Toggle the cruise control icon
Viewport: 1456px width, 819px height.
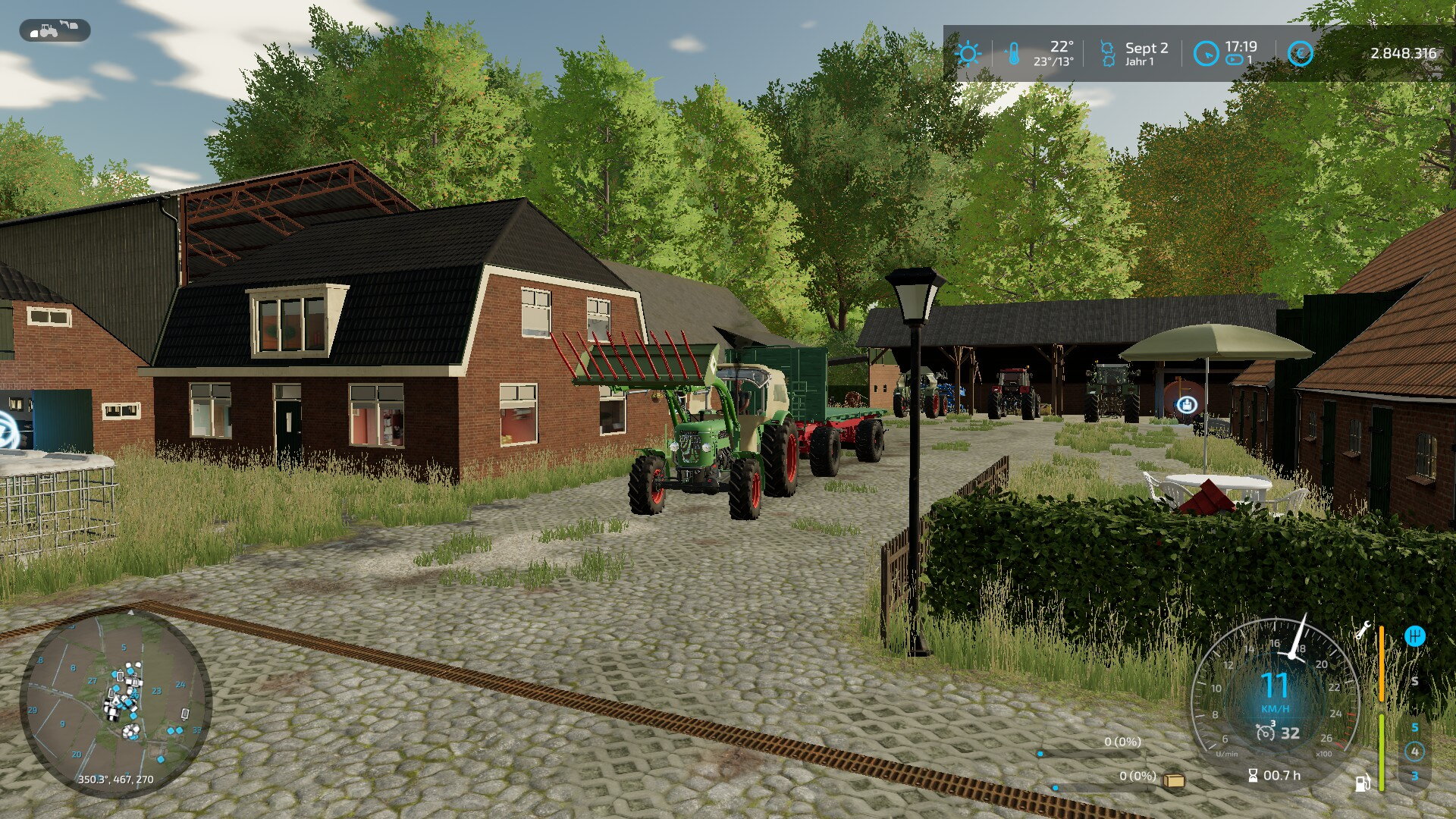(1264, 733)
